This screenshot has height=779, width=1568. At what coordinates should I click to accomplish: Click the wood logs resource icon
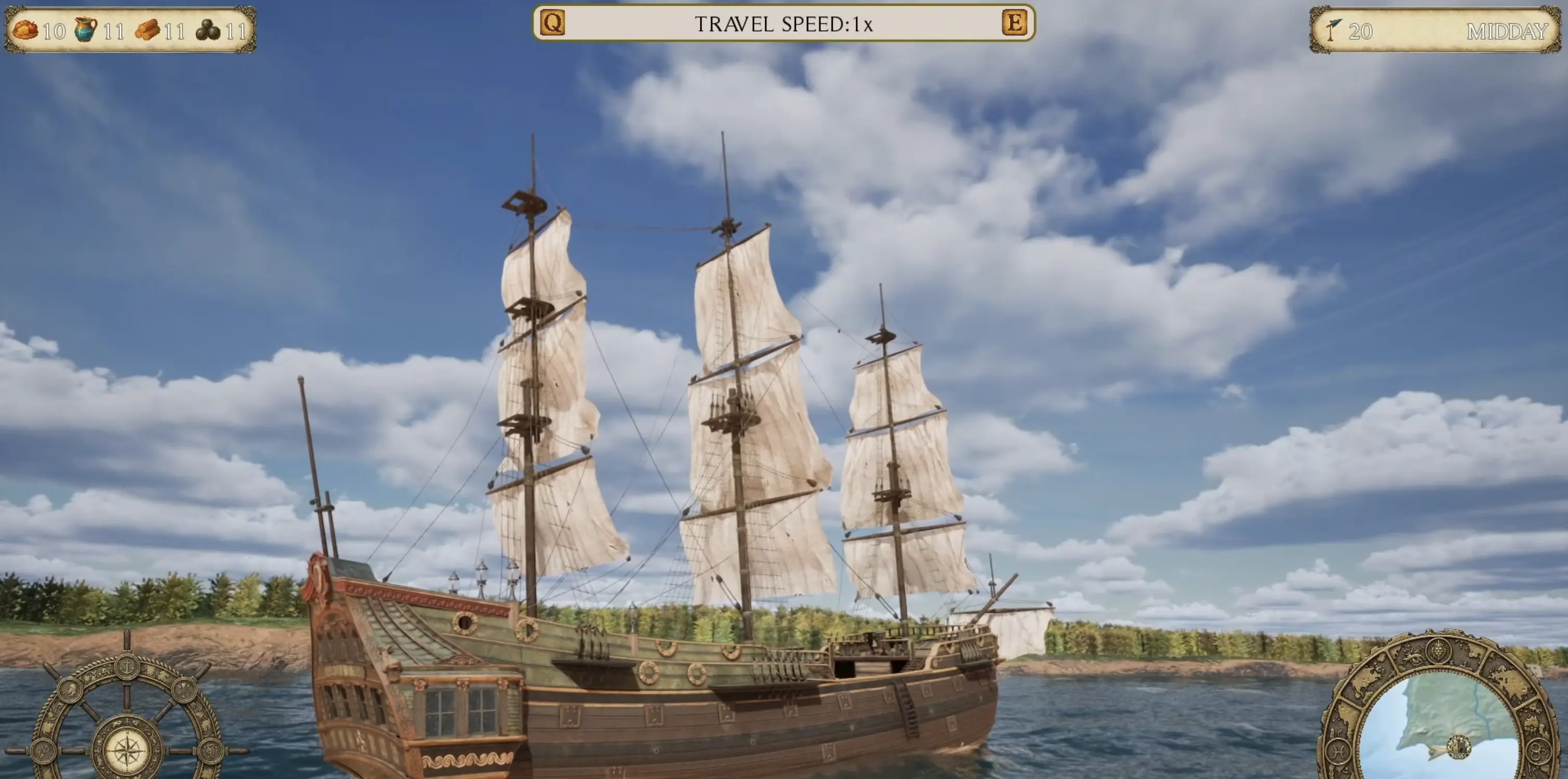pyautogui.click(x=147, y=30)
